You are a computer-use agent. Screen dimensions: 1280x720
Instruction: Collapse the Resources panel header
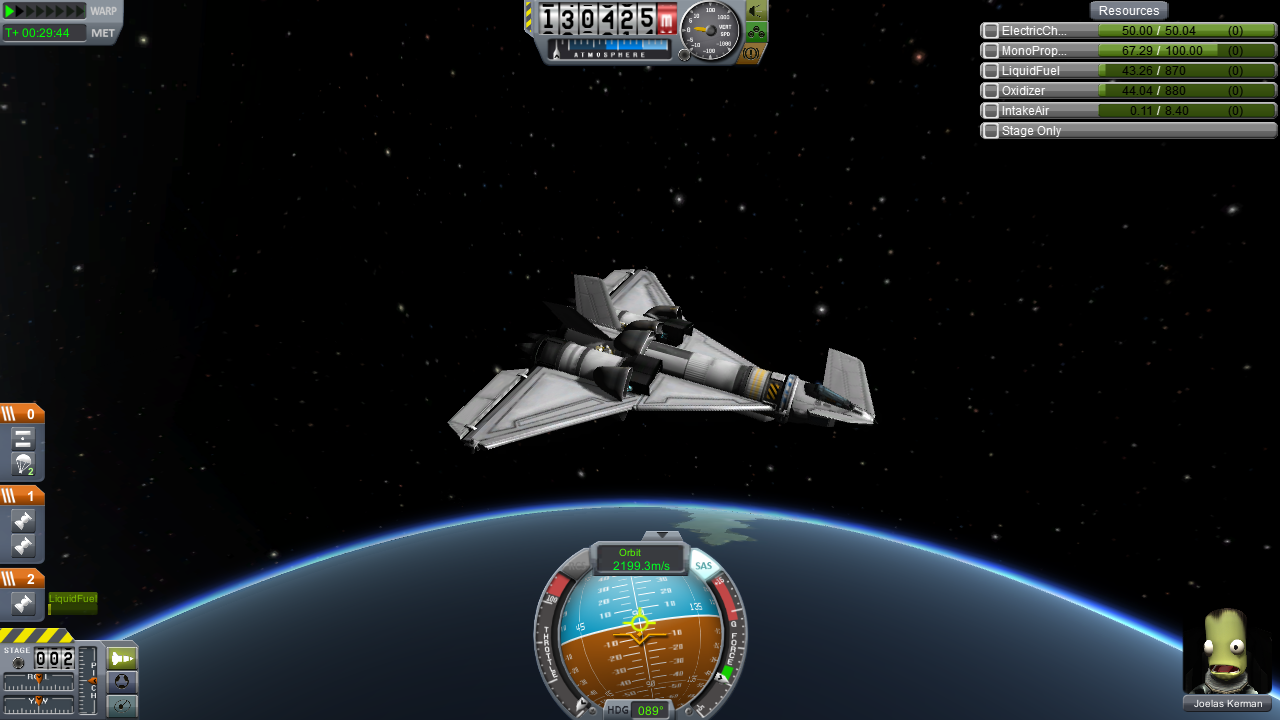pos(1128,10)
